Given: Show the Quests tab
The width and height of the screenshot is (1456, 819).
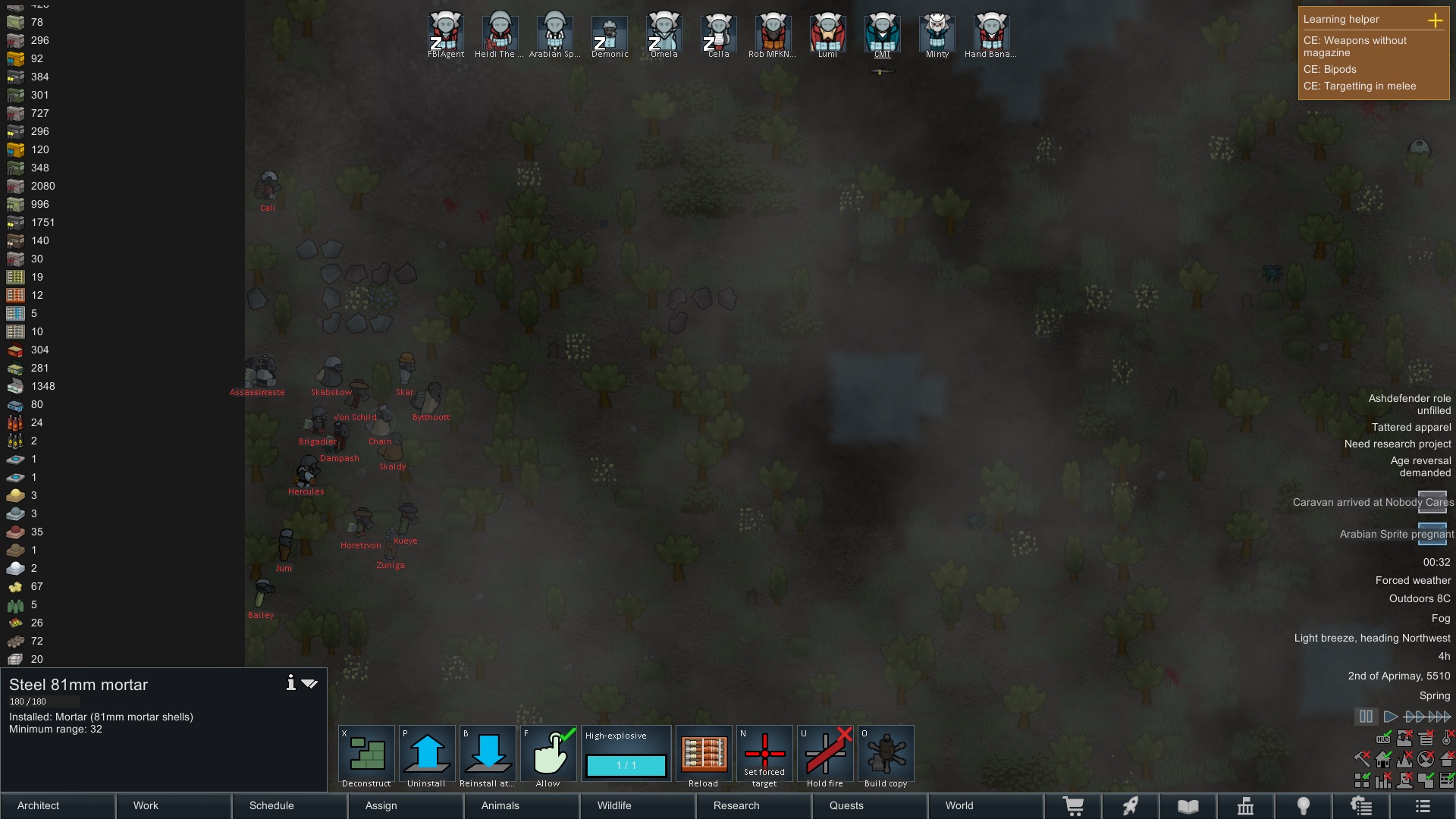Looking at the screenshot, I should tap(869, 805).
